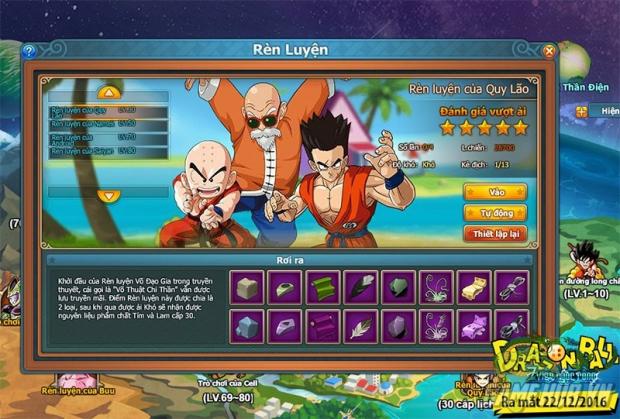Select the purple scroll reward slot
620x419 pixels.
click(x=322, y=325)
